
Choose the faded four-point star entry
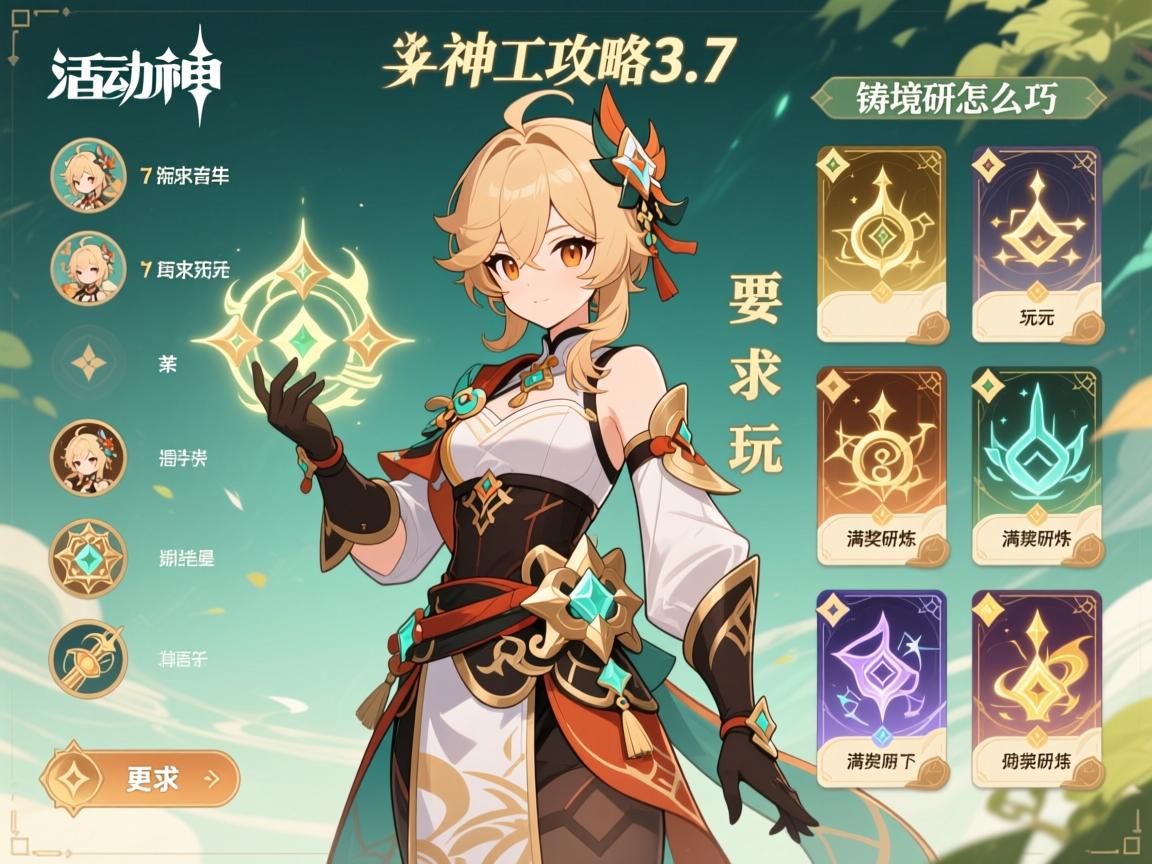[x=88, y=363]
